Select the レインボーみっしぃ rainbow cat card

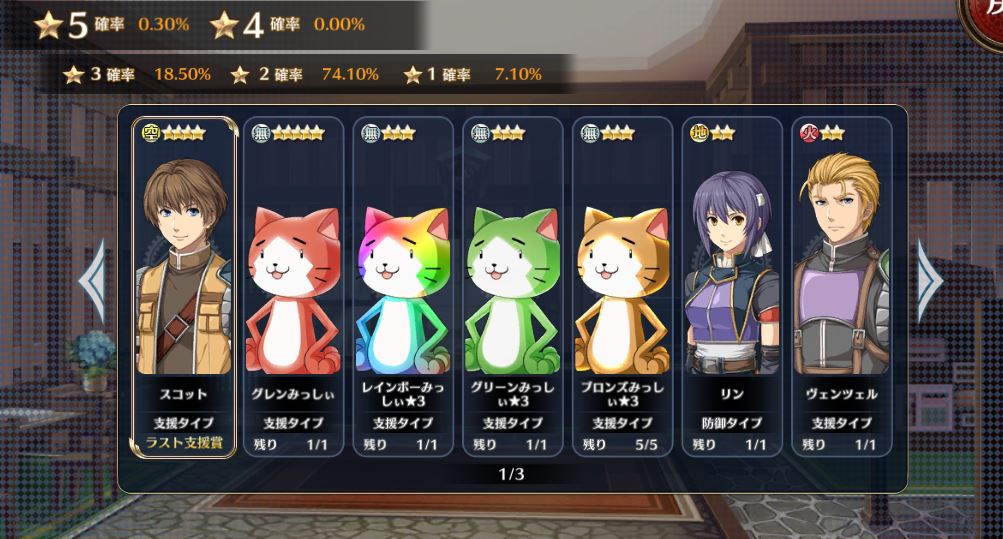[x=403, y=287]
